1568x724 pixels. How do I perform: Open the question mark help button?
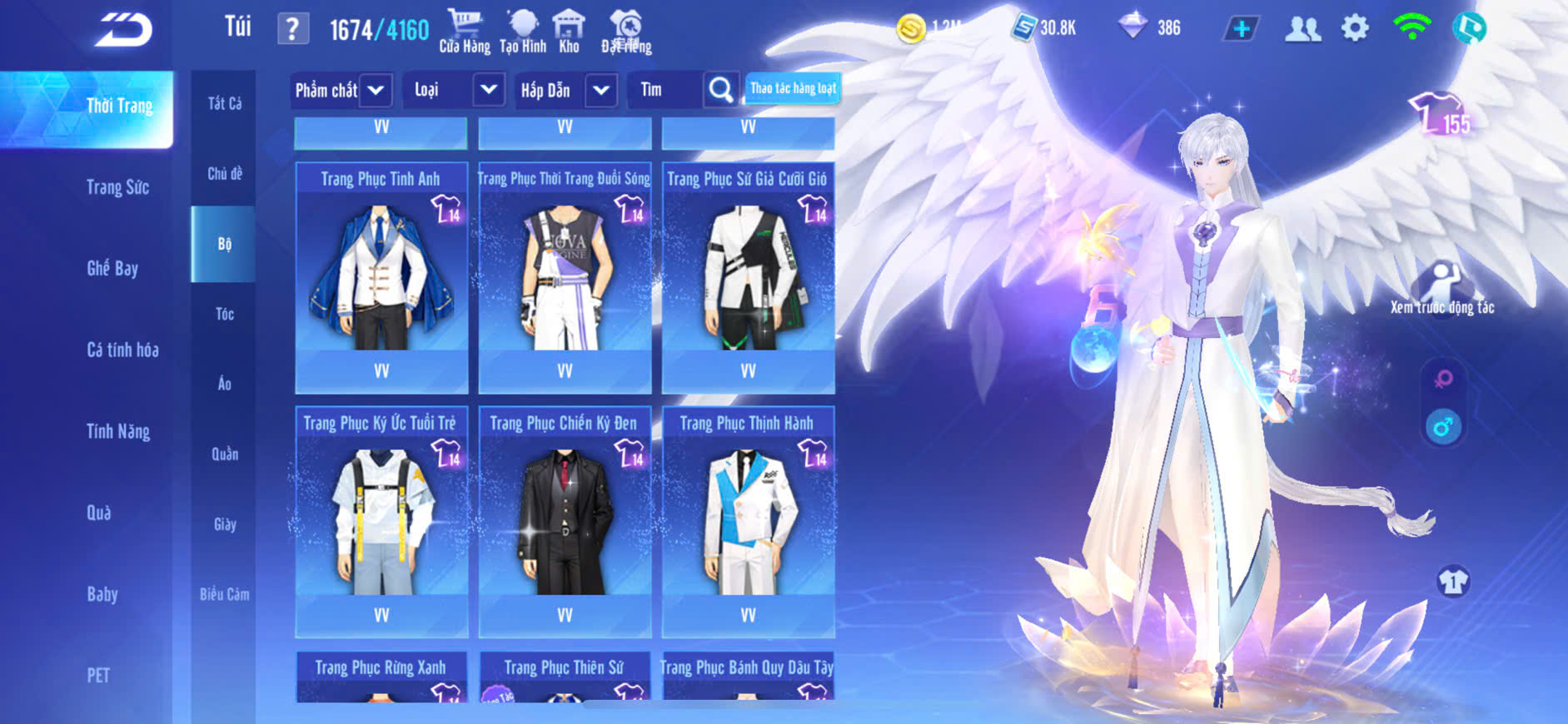point(292,29)
